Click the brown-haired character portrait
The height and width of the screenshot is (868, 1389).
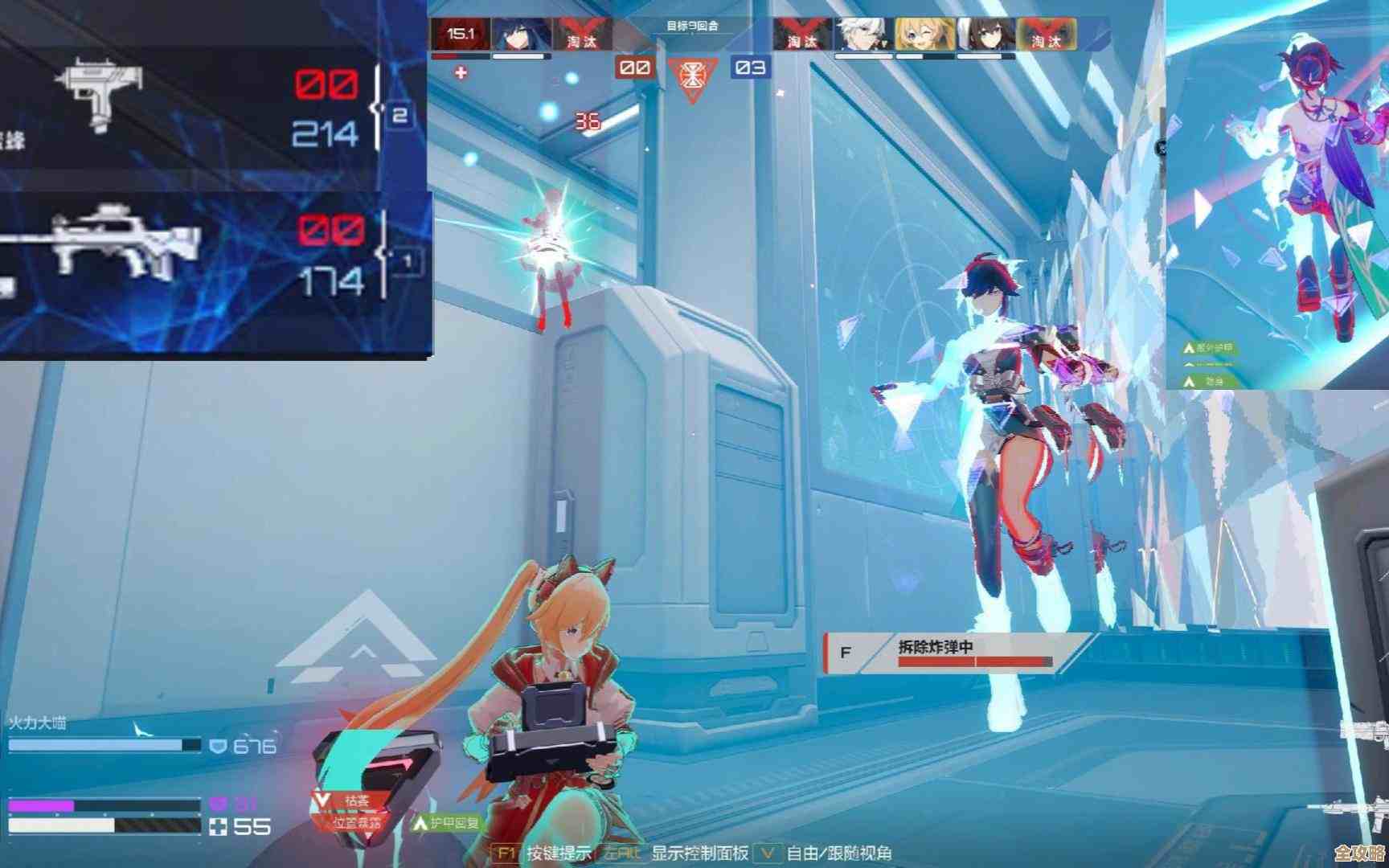coord(985,35)
